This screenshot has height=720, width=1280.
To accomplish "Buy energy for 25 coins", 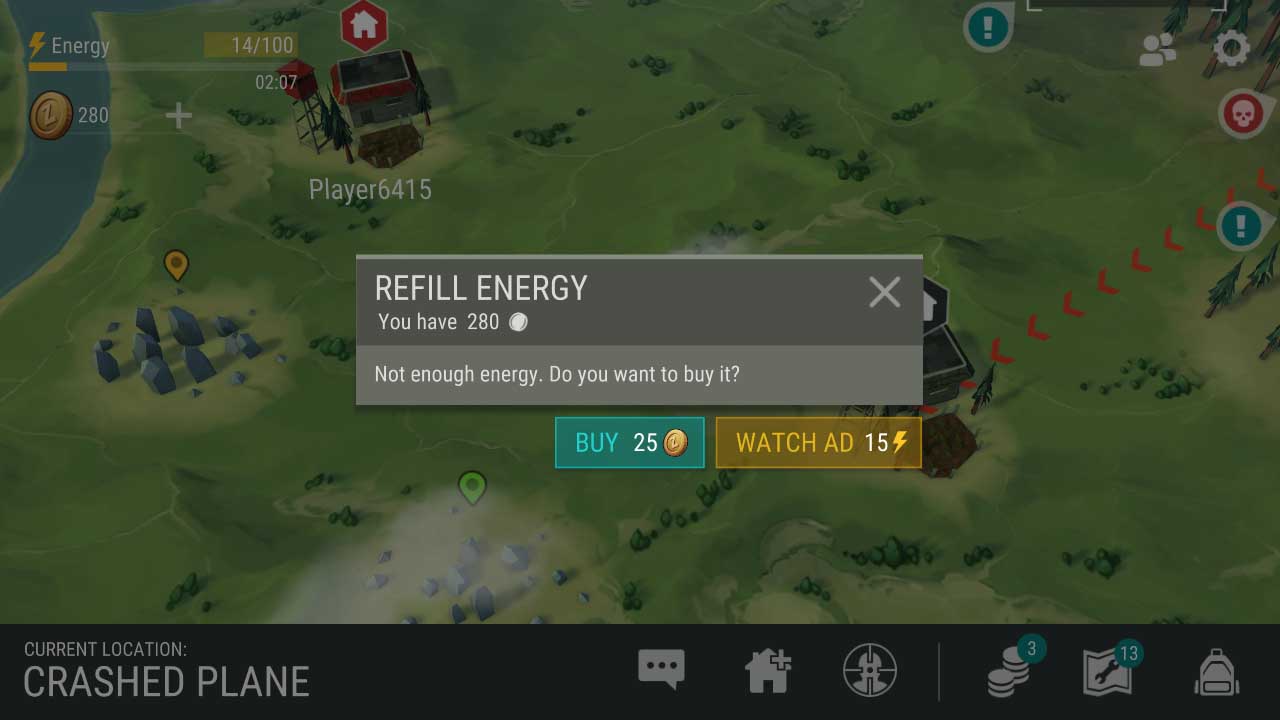I will coord(629,442).
